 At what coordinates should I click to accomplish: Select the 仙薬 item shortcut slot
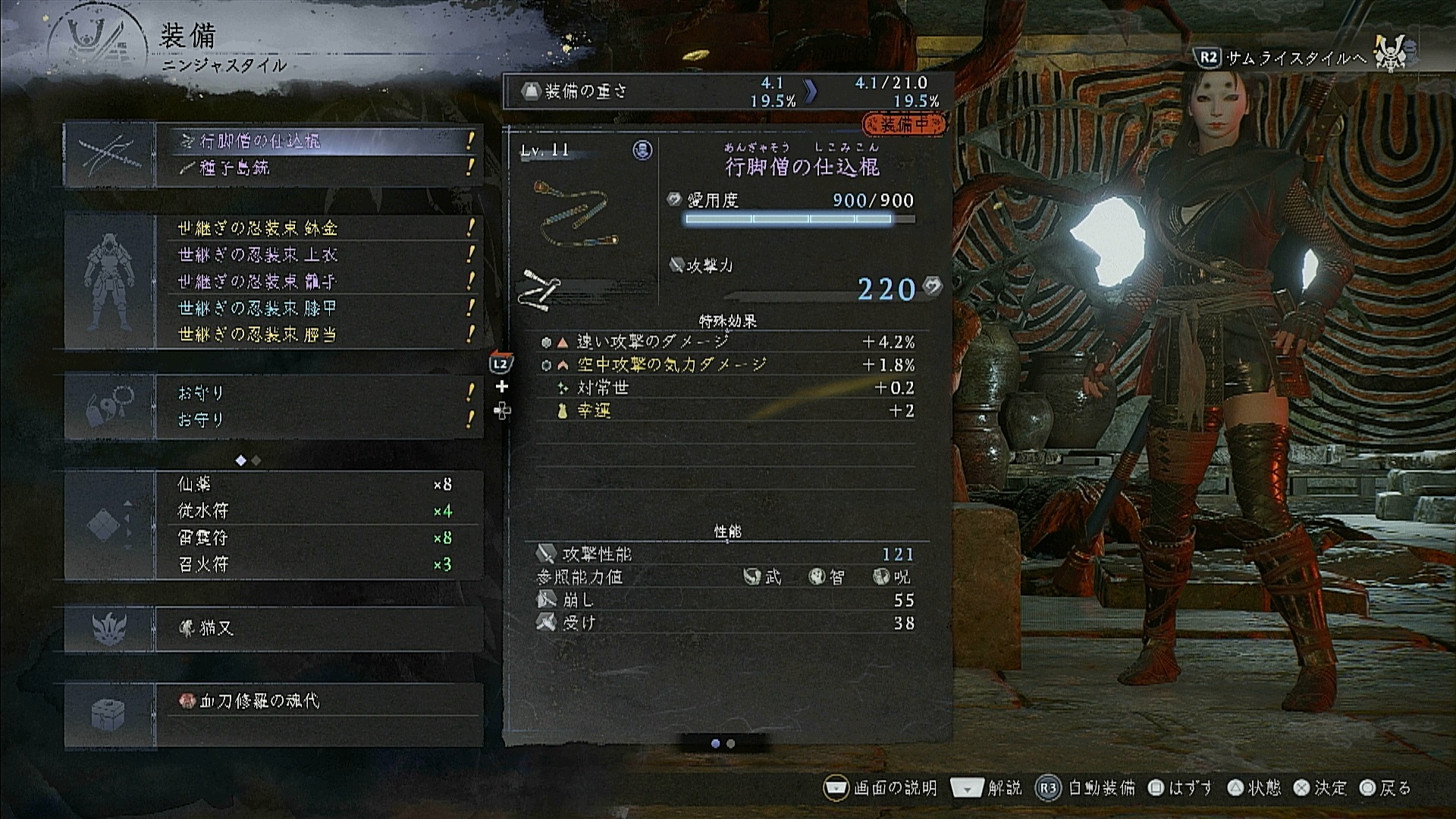pyautogui.click(x=318, y=485)
